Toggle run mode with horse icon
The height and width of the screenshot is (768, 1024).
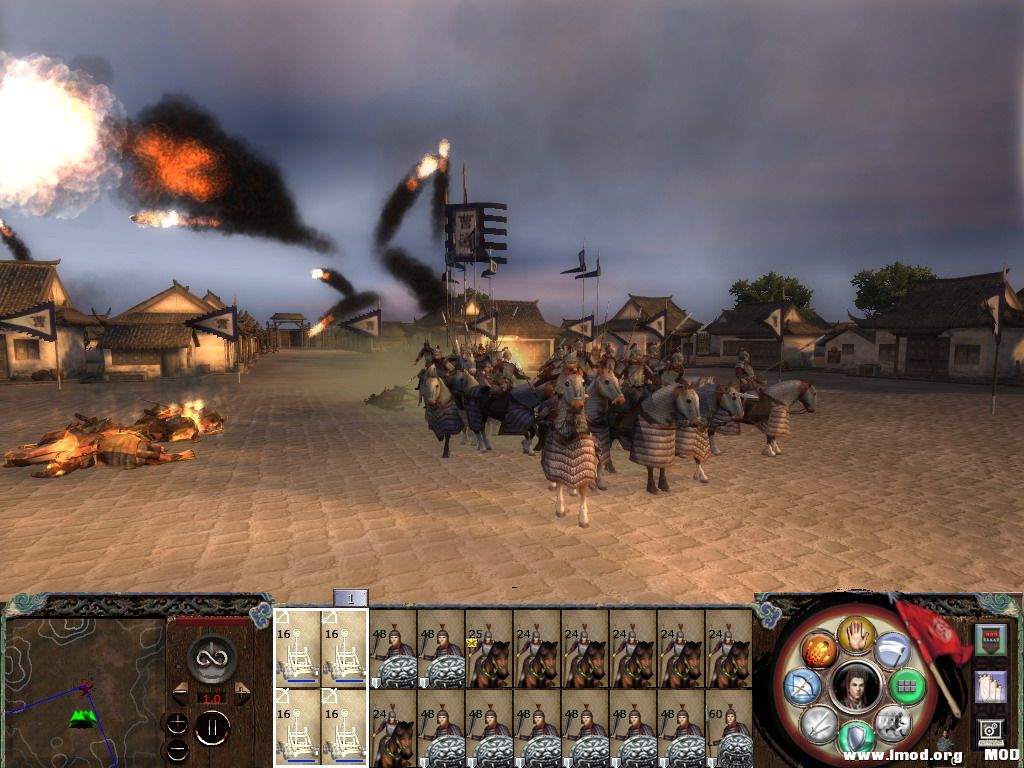(892, 722)
